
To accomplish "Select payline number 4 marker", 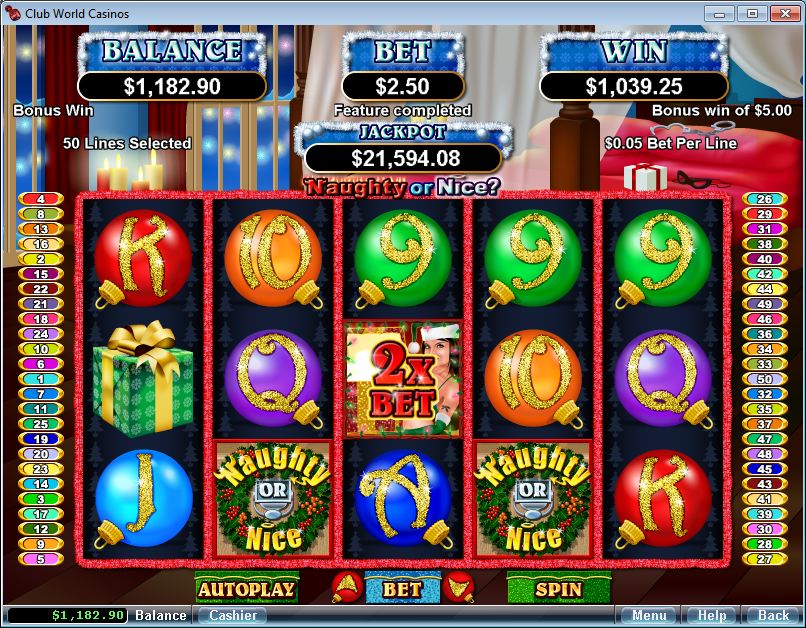I will pyautogui.click(x=41, y=199).
